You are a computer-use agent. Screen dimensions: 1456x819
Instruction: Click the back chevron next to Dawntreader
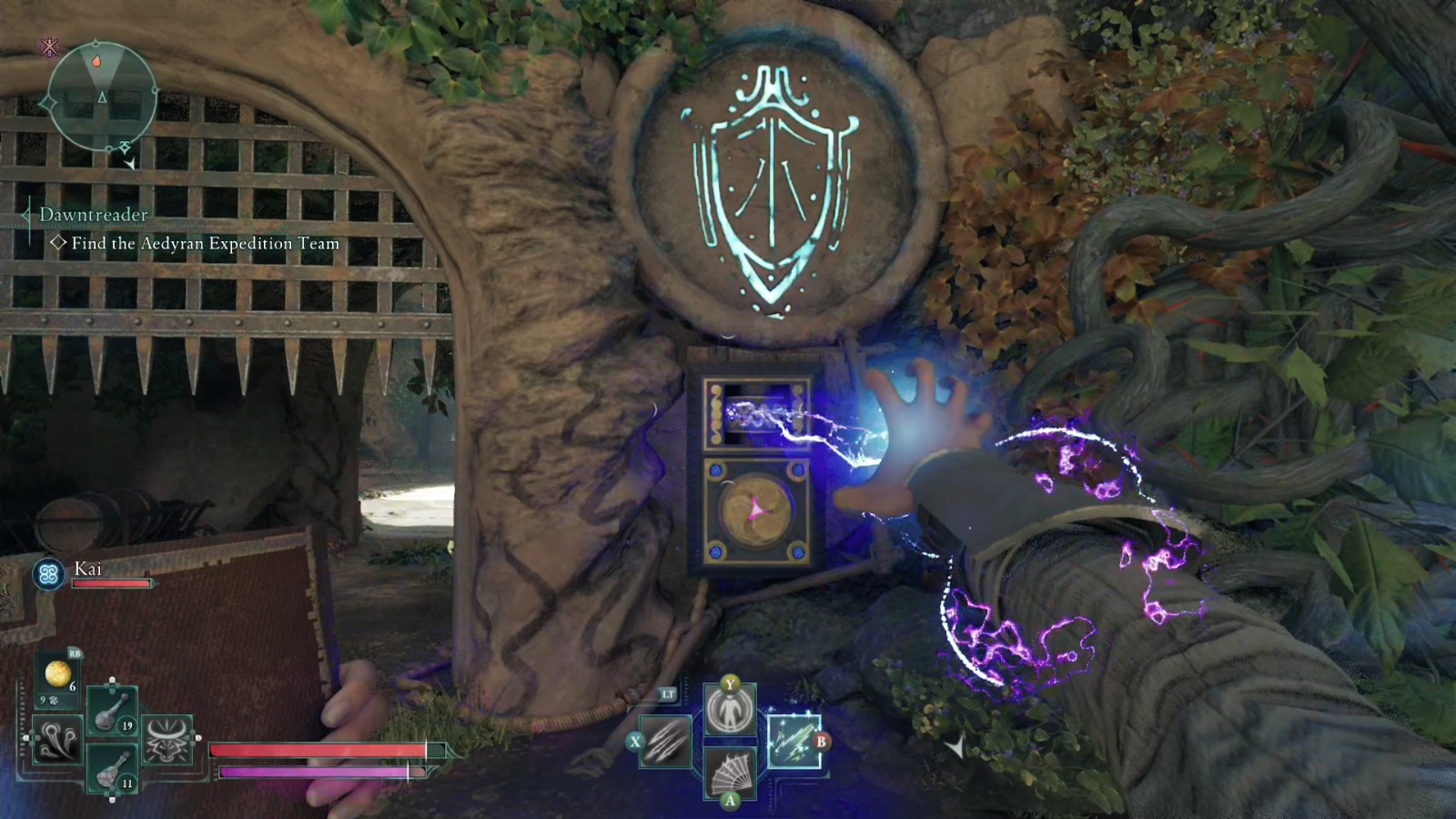[25, 217]
